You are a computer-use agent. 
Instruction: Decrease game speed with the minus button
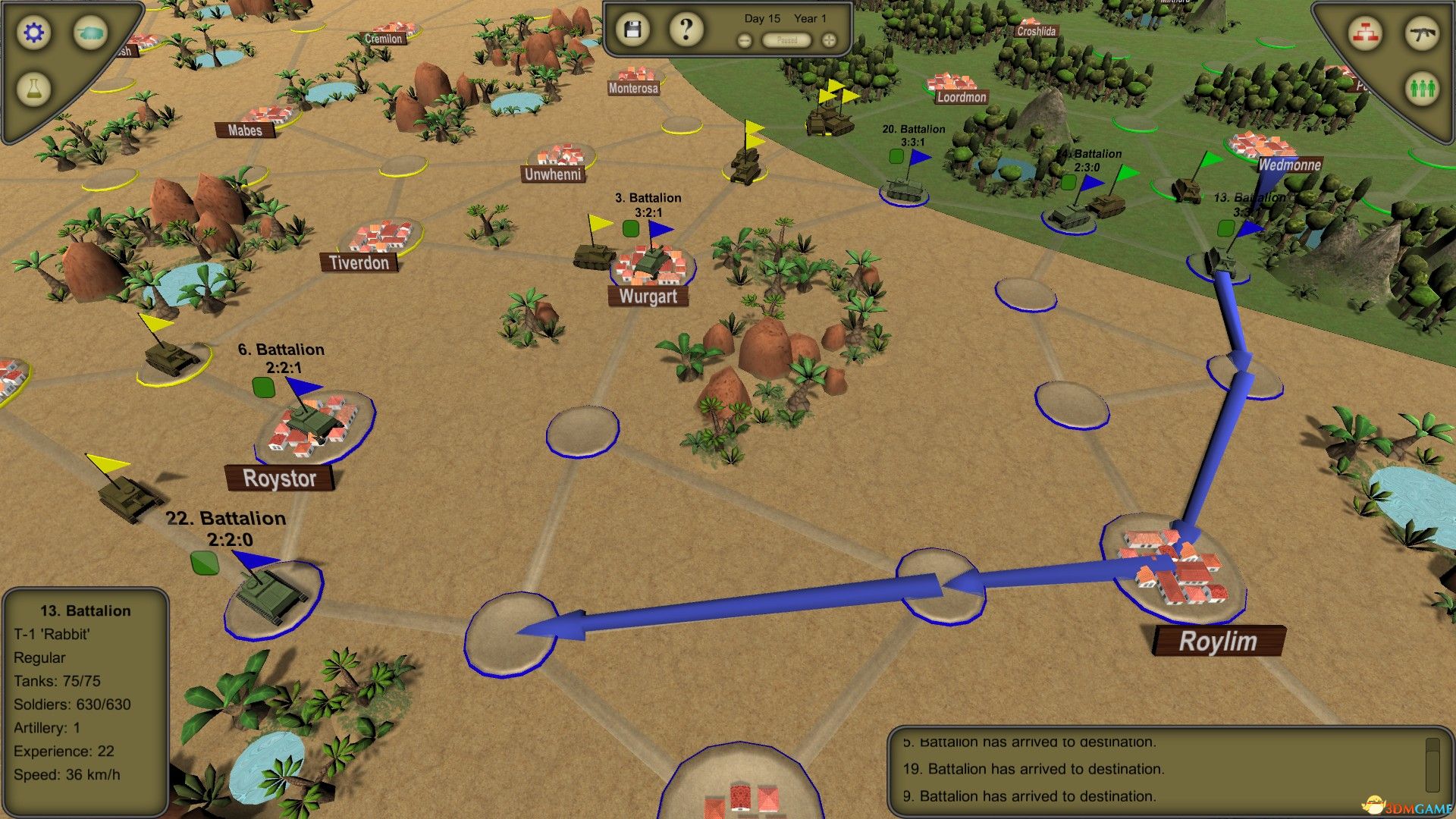click(744, 40)
